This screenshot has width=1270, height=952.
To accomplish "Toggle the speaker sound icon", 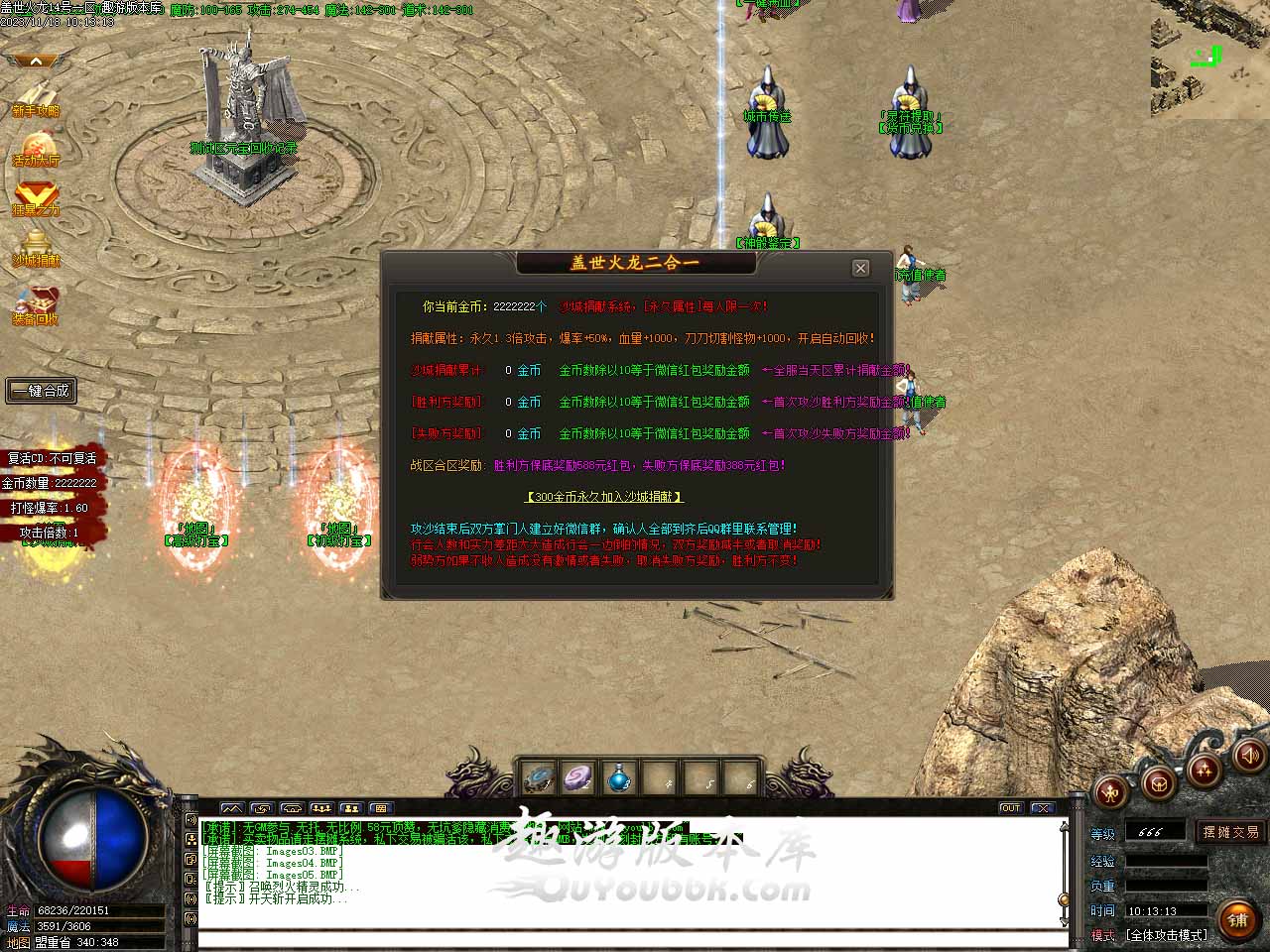I will click(x=1247, y=756).
